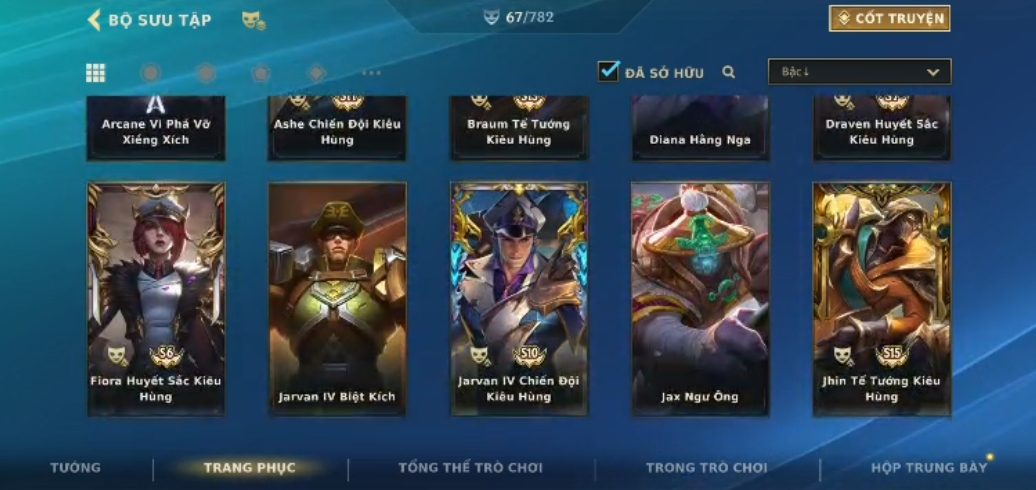
Task: Open the Hộp Trưng Bày tab
Action: pyautogui.click(x=928, y=468)
